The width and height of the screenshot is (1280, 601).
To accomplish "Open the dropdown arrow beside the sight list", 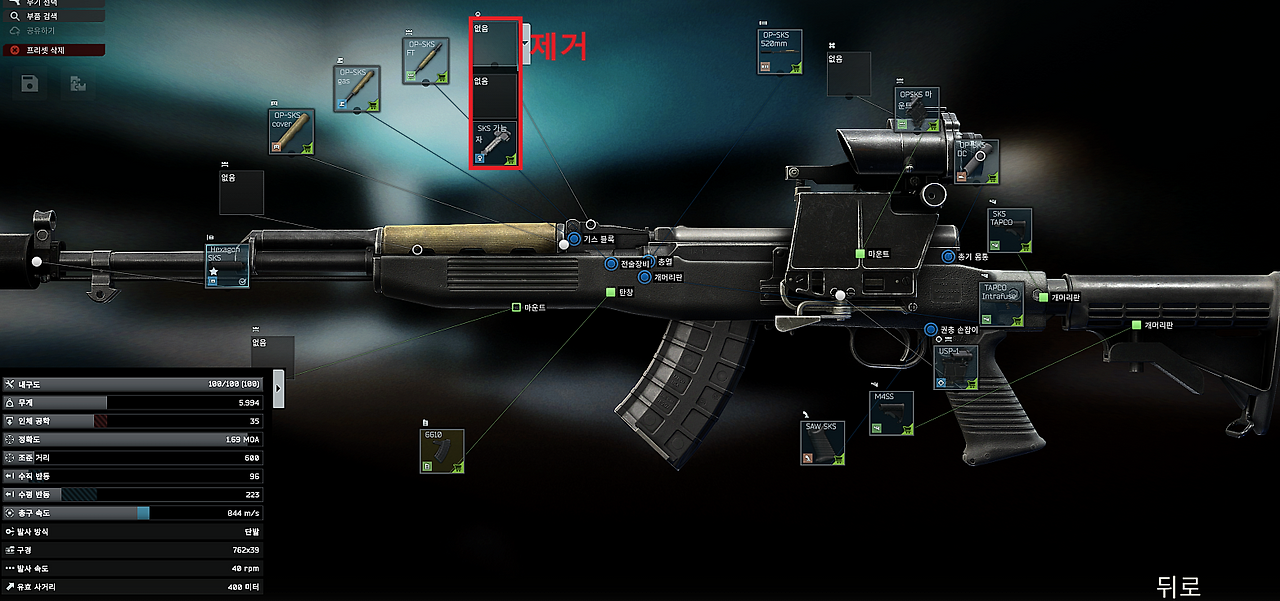I will [x=526, y=45].
